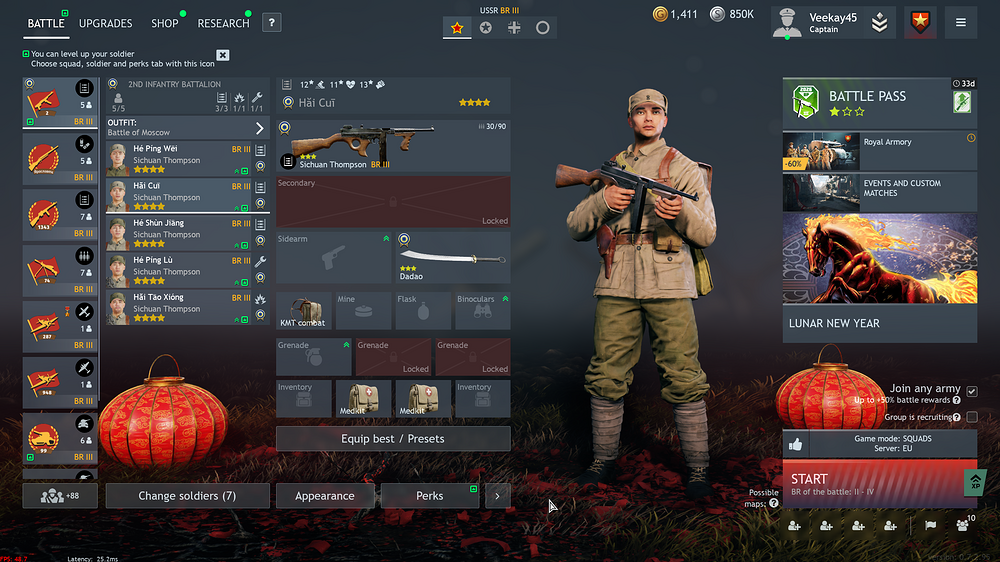Open the Royal Armory offer
Viewport: 1000px width, 562px height.
(x=879, y=151)
